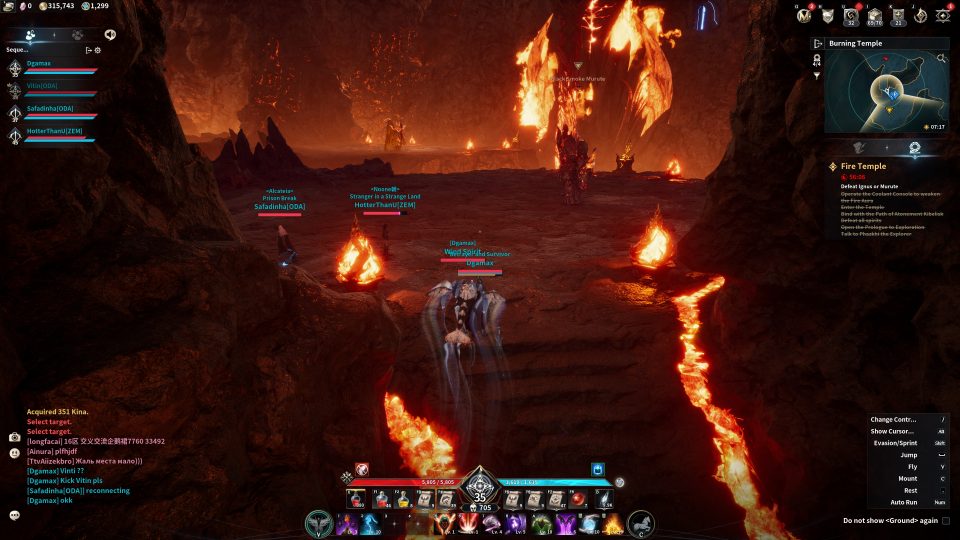Click the leave party exit icon
960x540 pixels.
tap(88, 49)
